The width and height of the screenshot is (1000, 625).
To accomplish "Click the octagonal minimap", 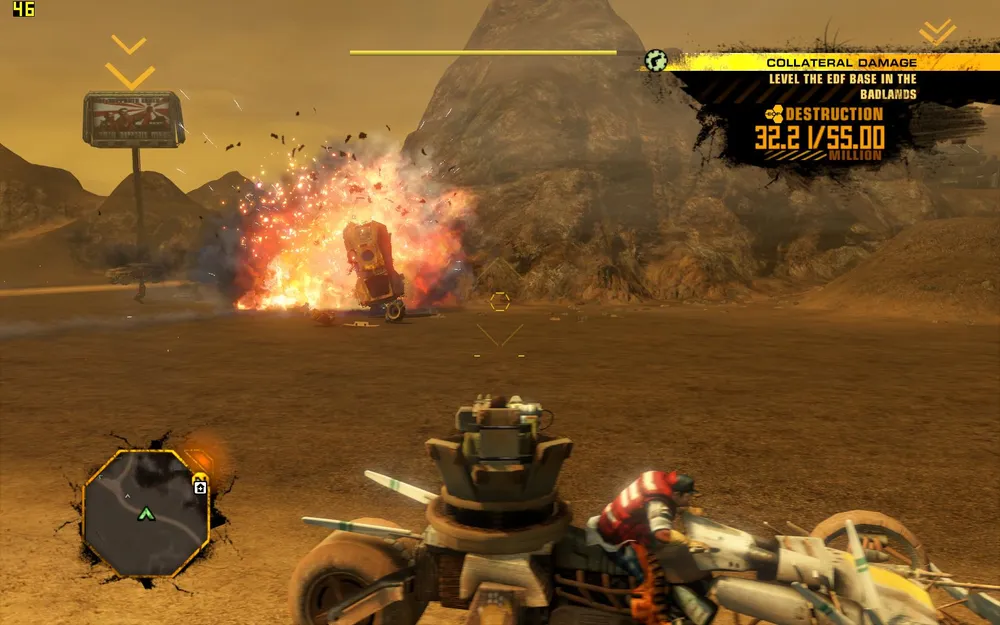I will (x=146, y=513).
